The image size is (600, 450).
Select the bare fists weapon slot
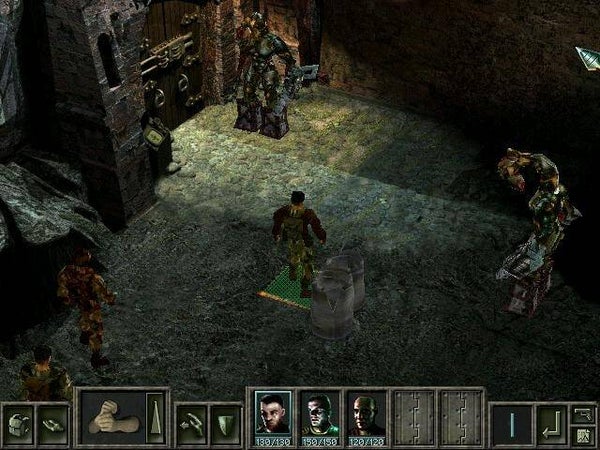pos(112,419)
